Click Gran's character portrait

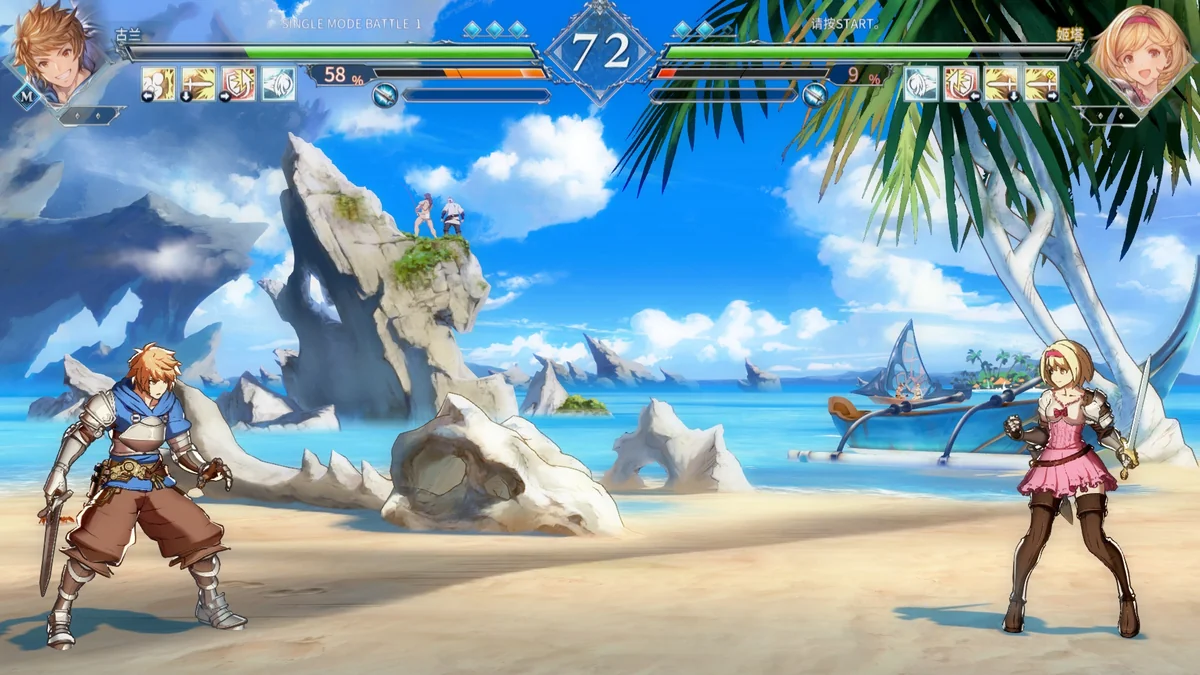[x=56, y=50]
